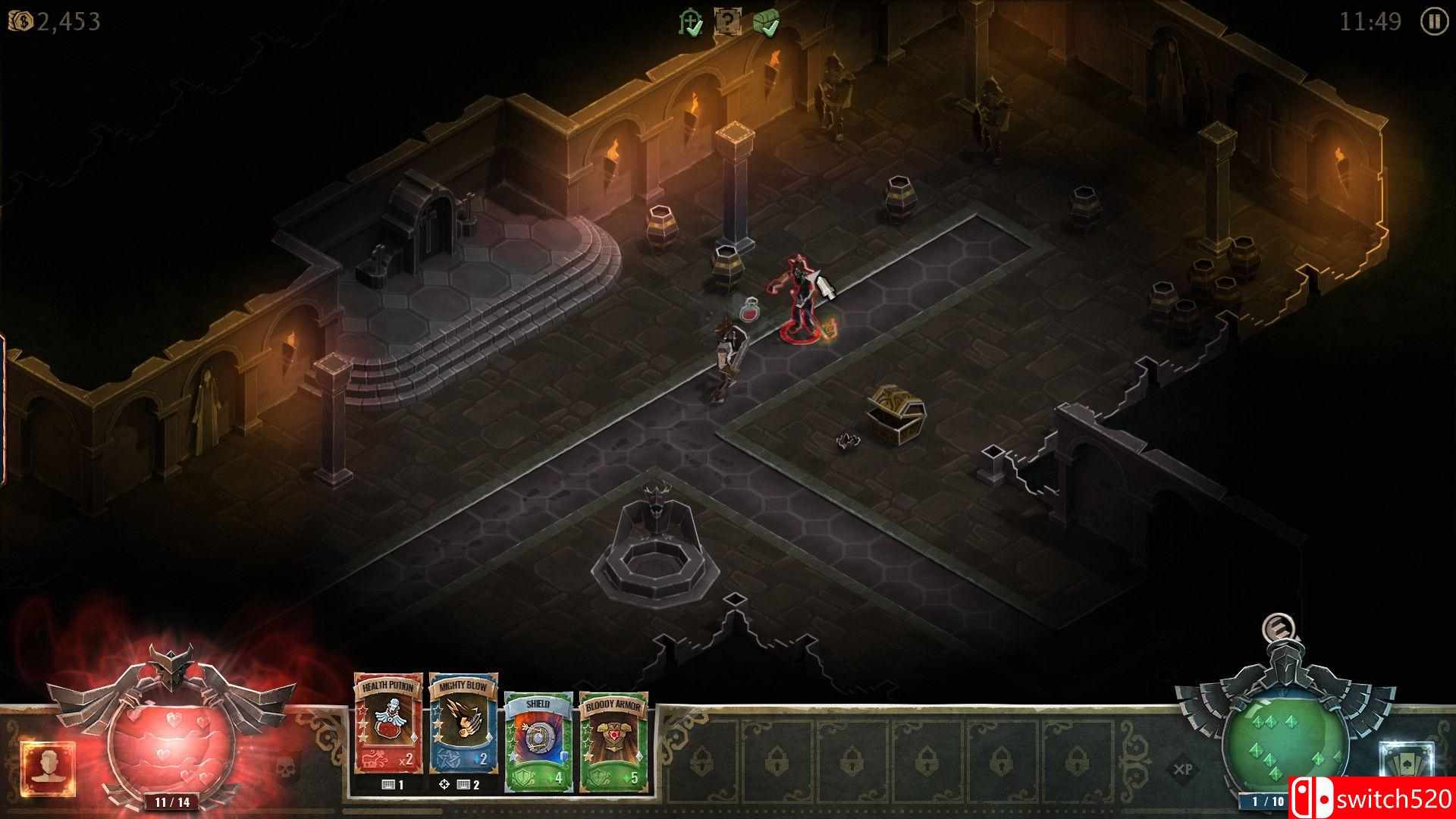This screenshot has height=819, width=1456.
Task: Toggle pause with the pause button
Action: coord(1434,22)
